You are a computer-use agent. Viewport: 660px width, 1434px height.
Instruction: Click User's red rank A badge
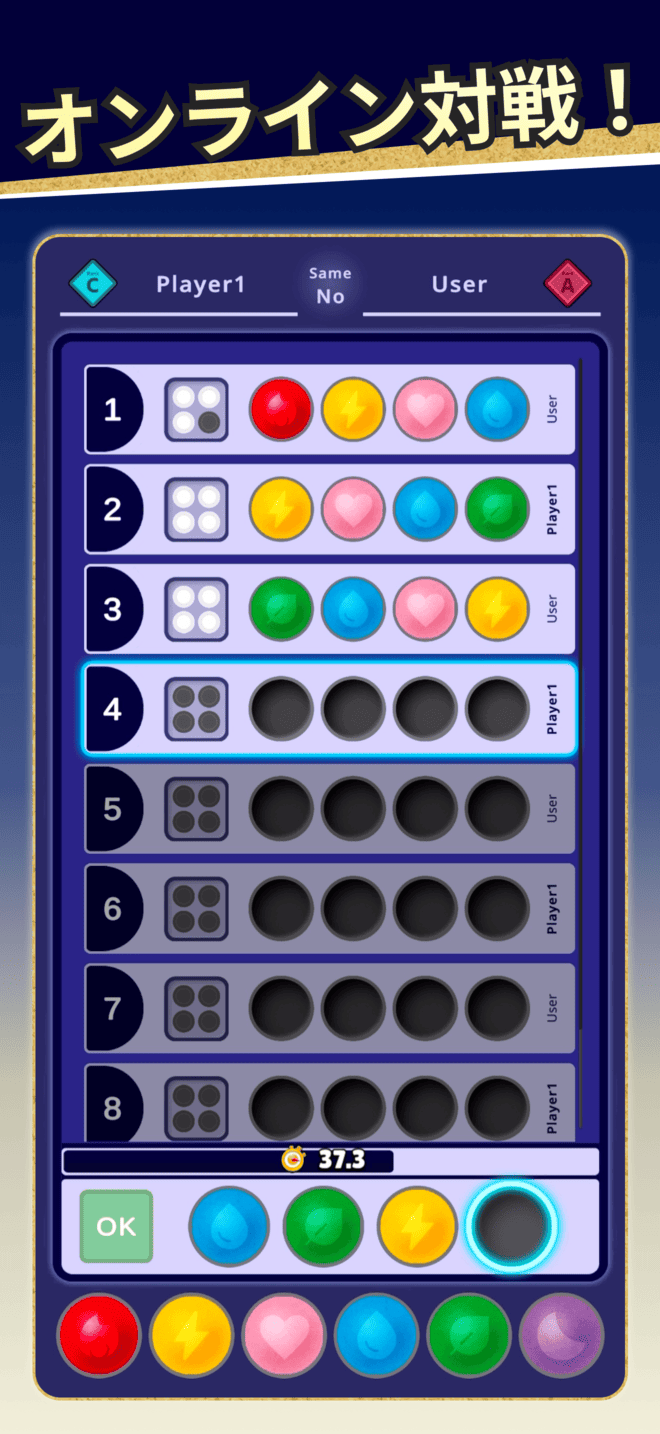tap(568, 284)
